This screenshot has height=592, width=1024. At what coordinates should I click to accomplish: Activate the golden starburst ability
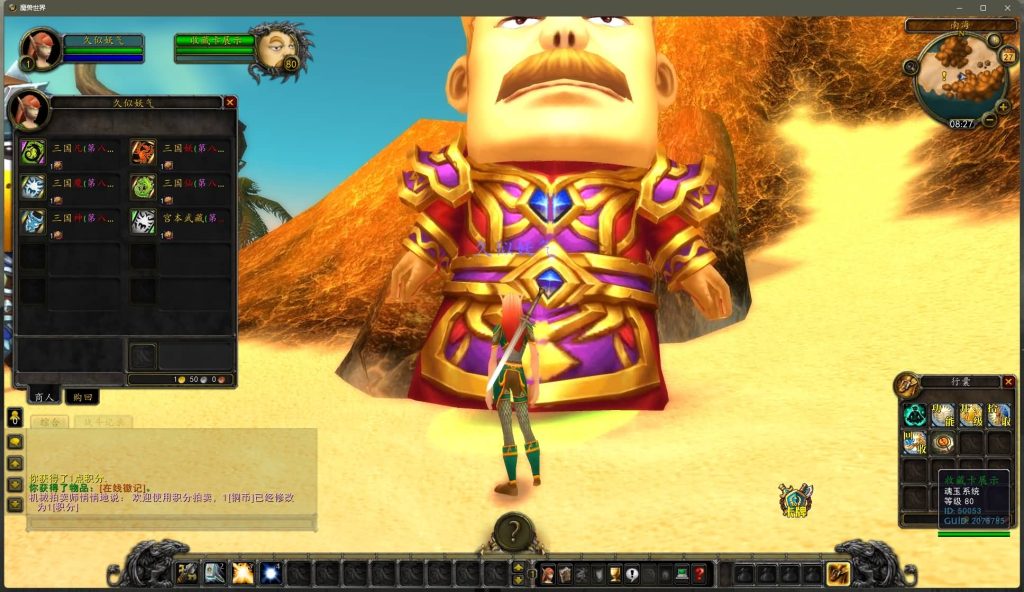(x=243, y=573)
